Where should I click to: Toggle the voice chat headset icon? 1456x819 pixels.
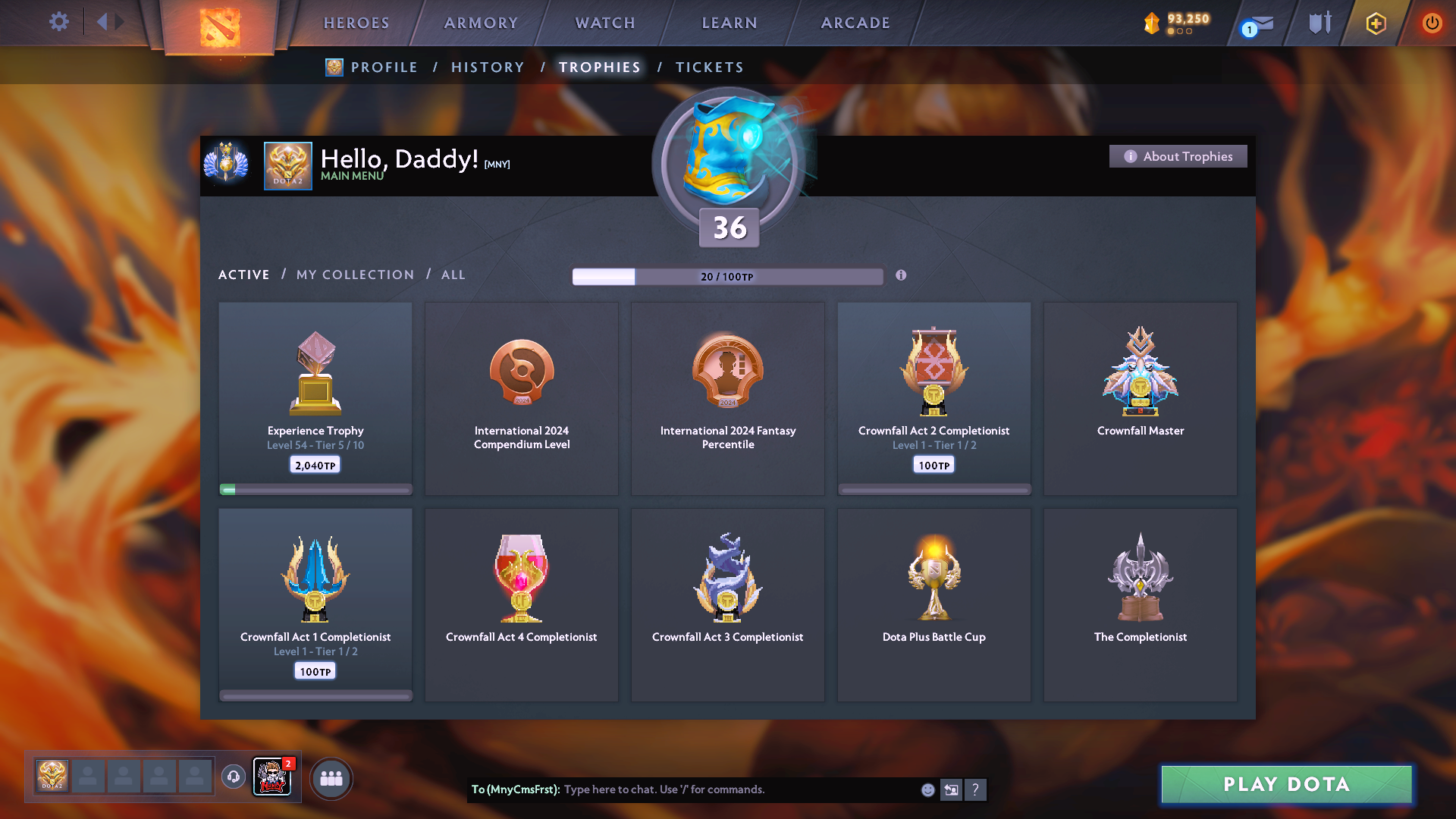point(233,777)
